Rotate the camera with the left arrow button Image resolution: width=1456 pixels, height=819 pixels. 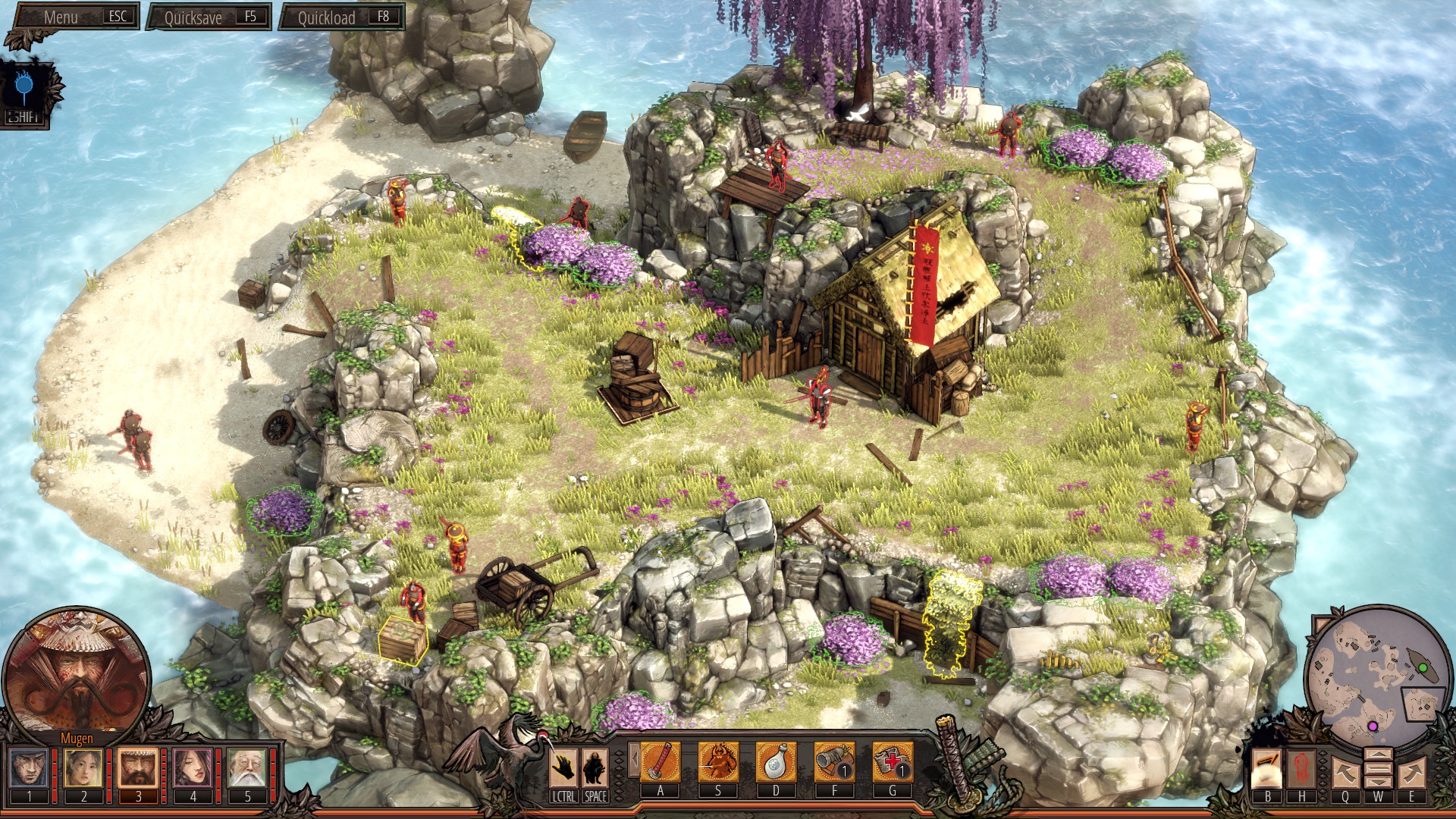pyautogui.click(x=1345, y=773)
